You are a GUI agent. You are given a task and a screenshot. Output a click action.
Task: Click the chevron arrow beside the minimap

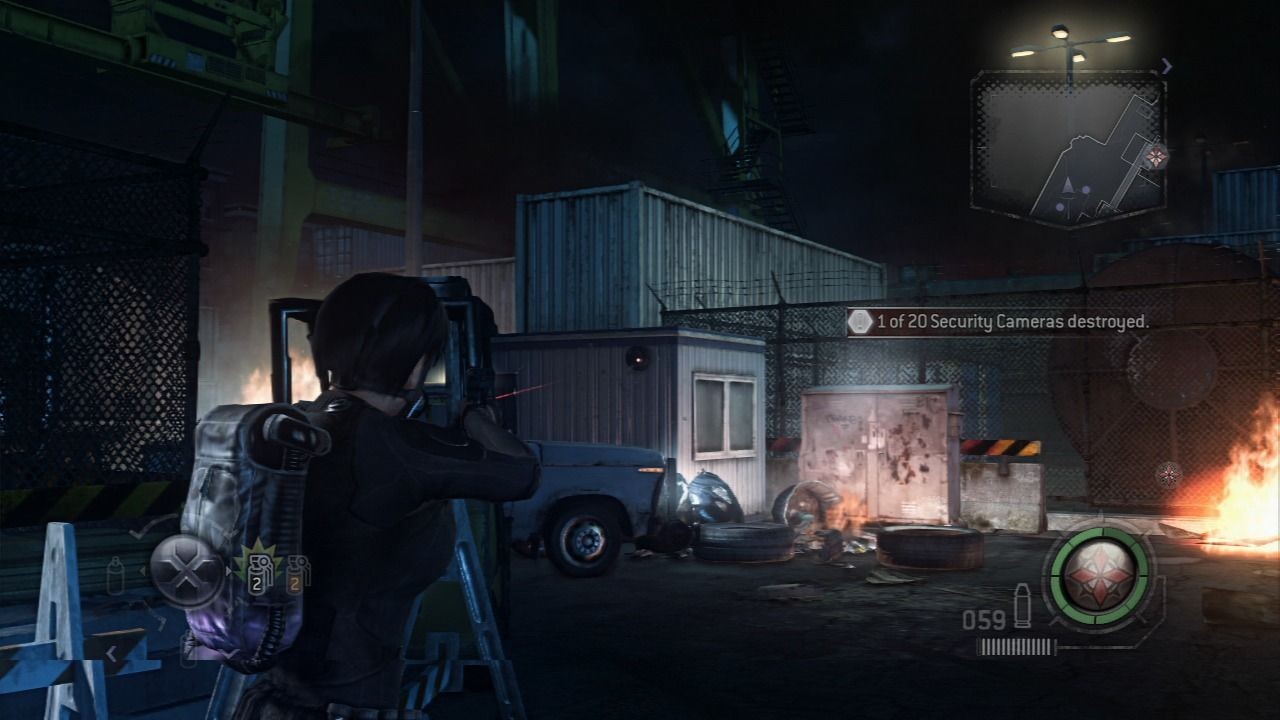click(x=1166, y=67)
